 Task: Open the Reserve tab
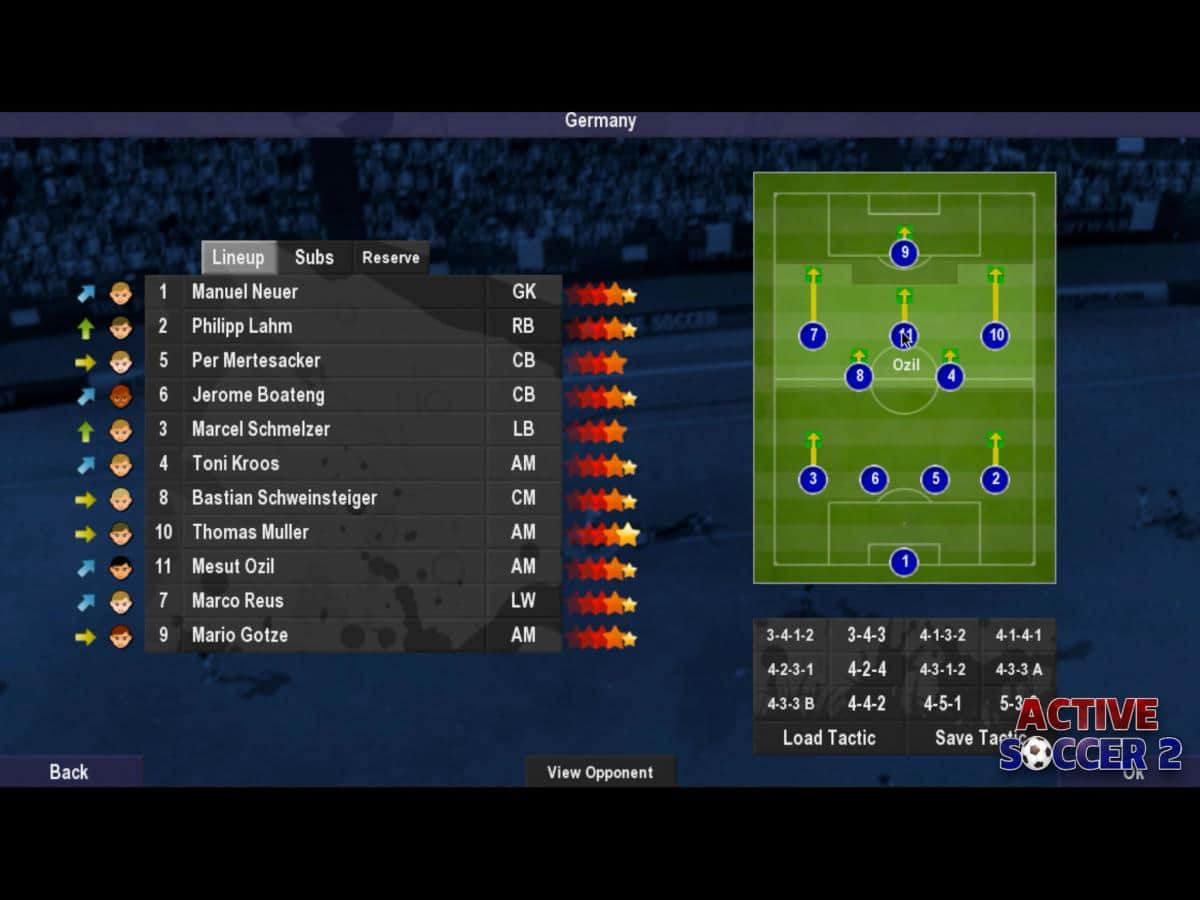[390, 258]
